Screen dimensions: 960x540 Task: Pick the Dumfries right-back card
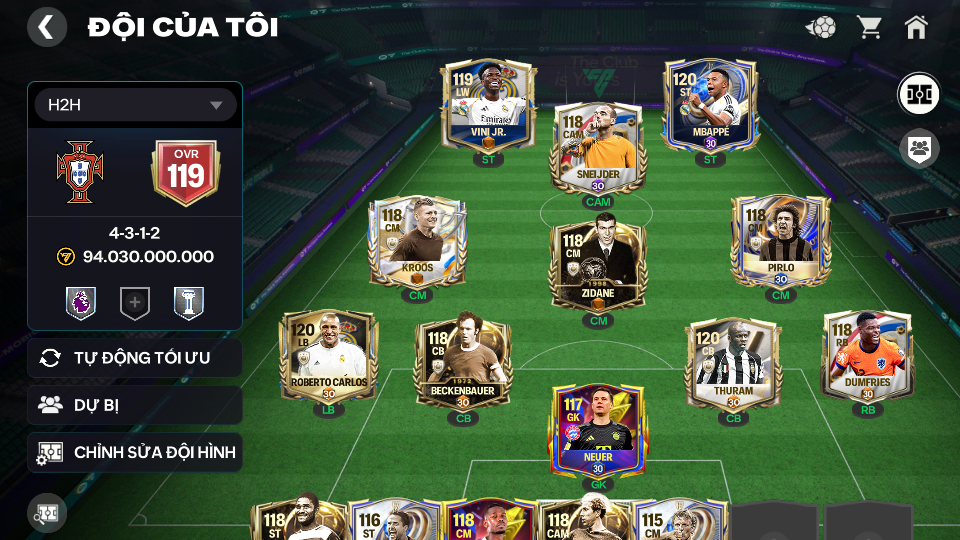click(x=867, y=356)
